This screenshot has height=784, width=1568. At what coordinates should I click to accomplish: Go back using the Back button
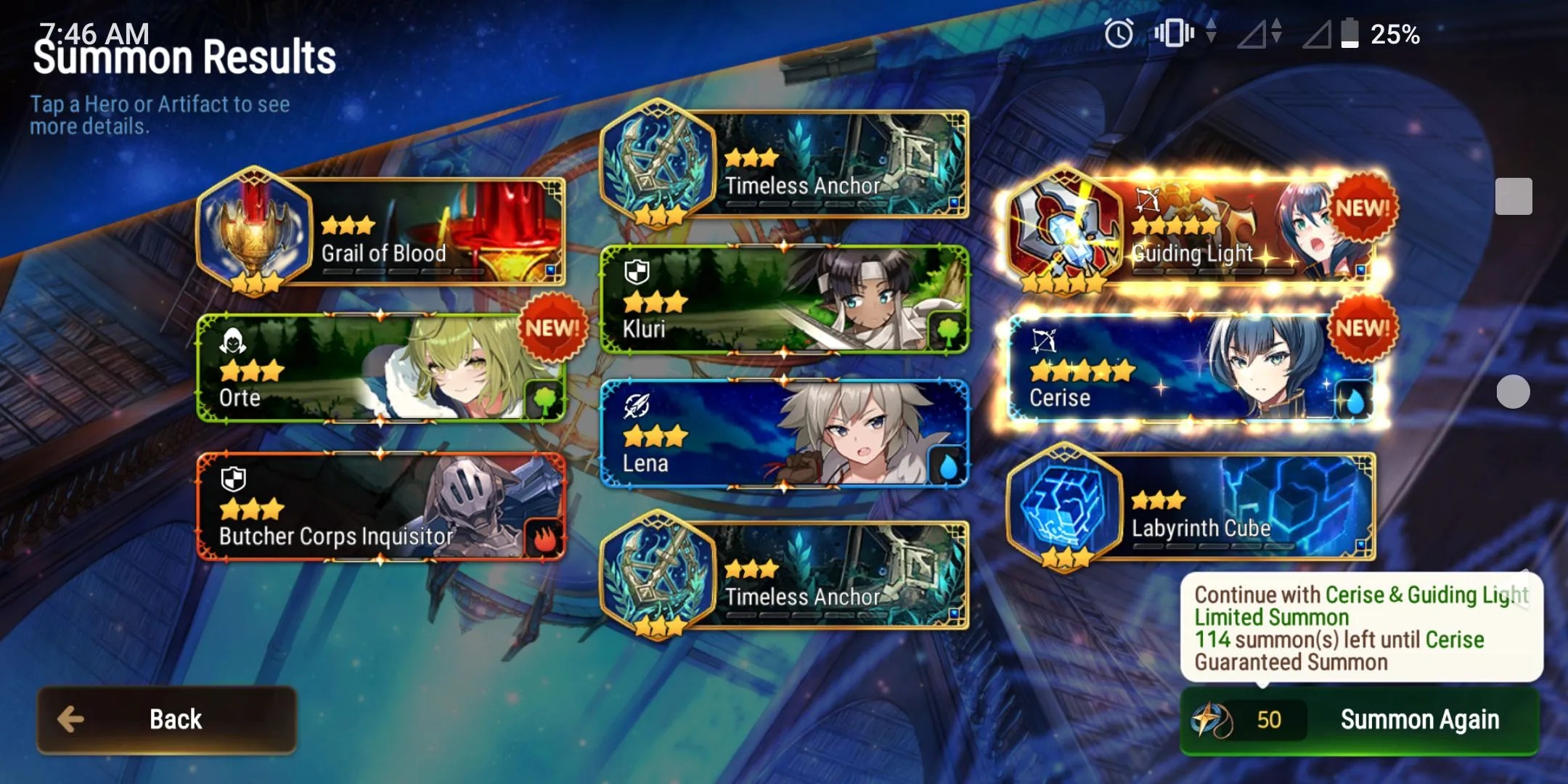167,719
